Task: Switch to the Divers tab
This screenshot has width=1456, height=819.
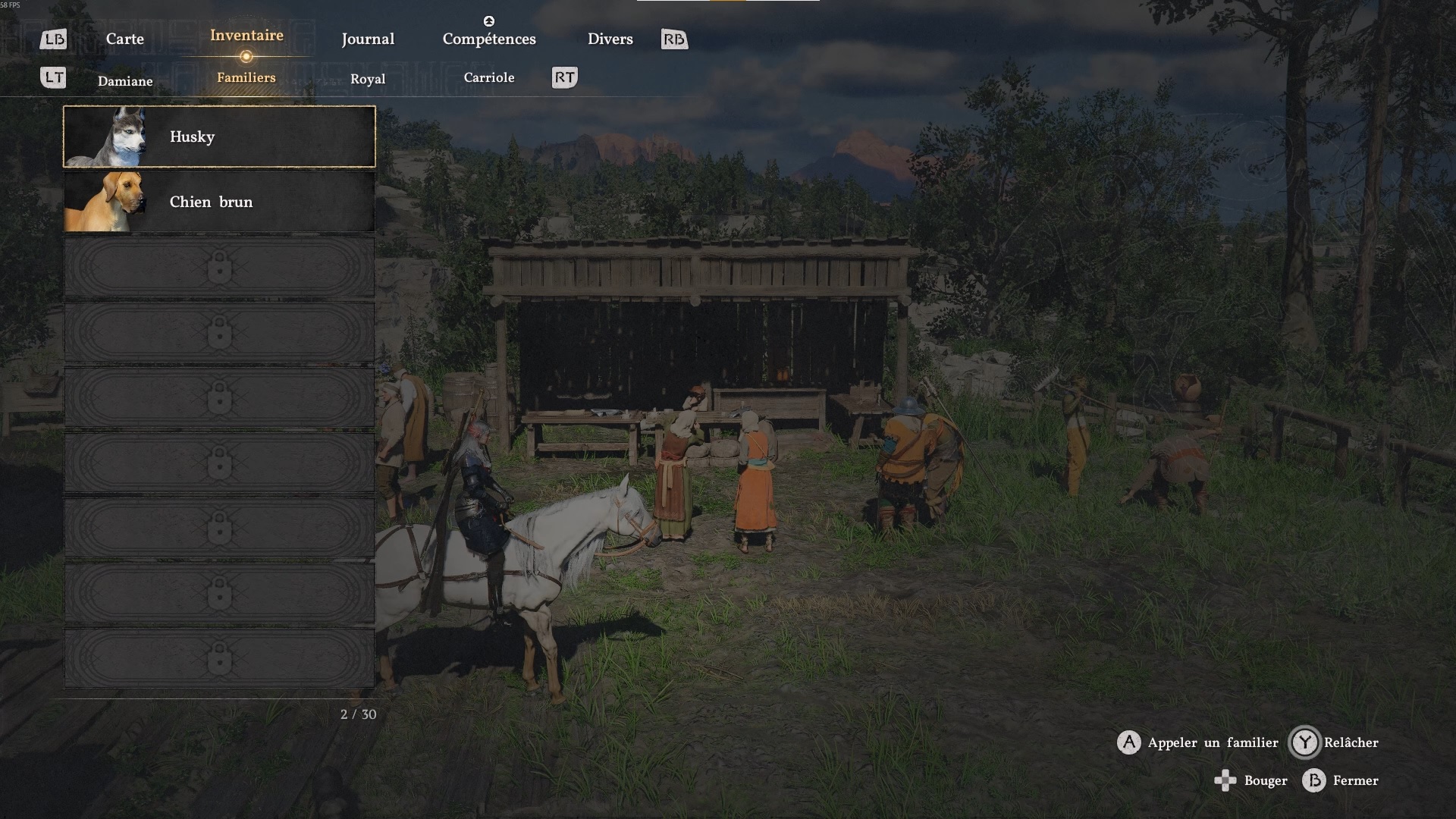Action: 610,39
